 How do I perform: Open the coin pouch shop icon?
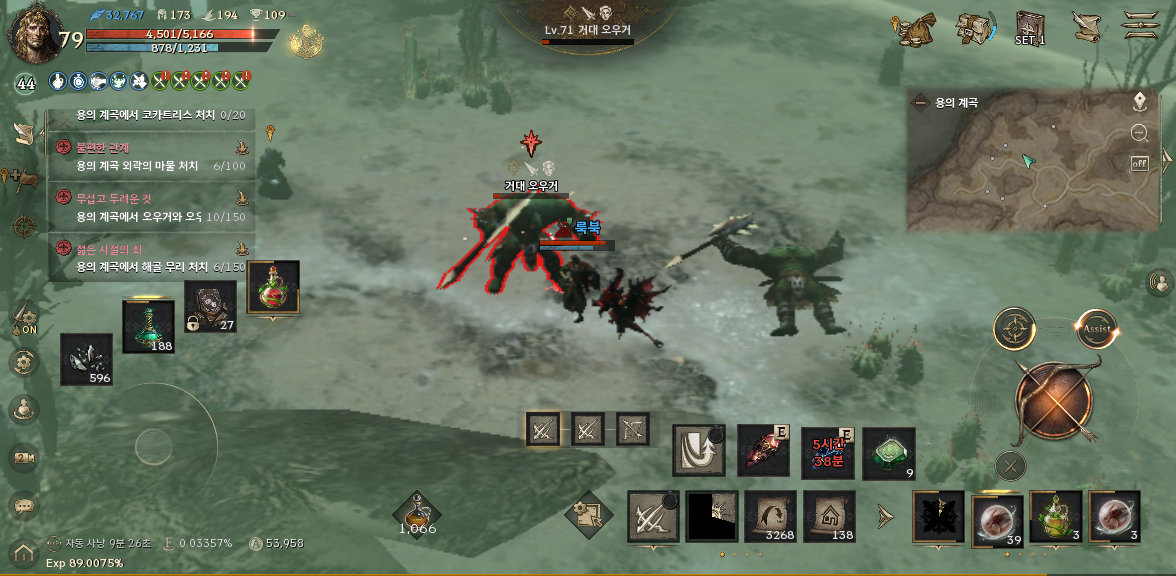914,29
